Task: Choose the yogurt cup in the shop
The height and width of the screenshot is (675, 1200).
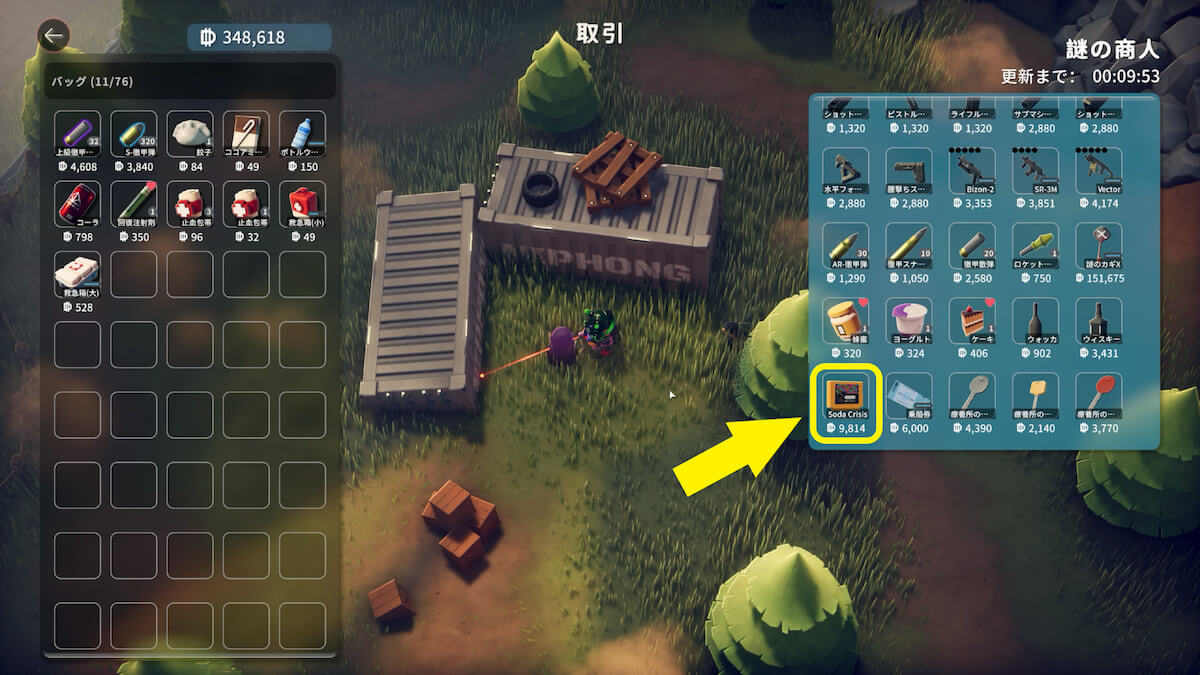Action: pos(909,321)
